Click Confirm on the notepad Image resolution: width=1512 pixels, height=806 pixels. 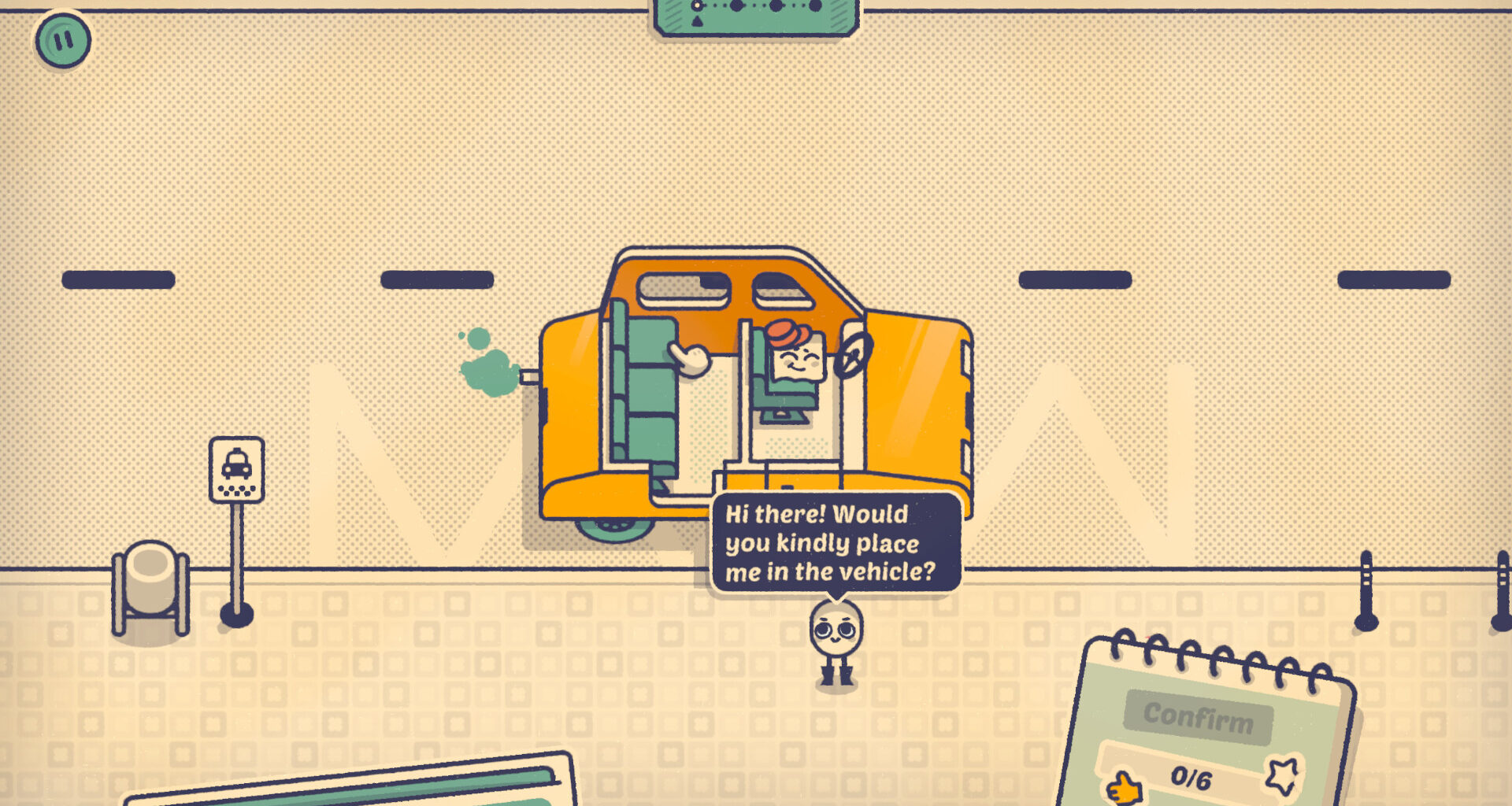(x=1198, y=716)
